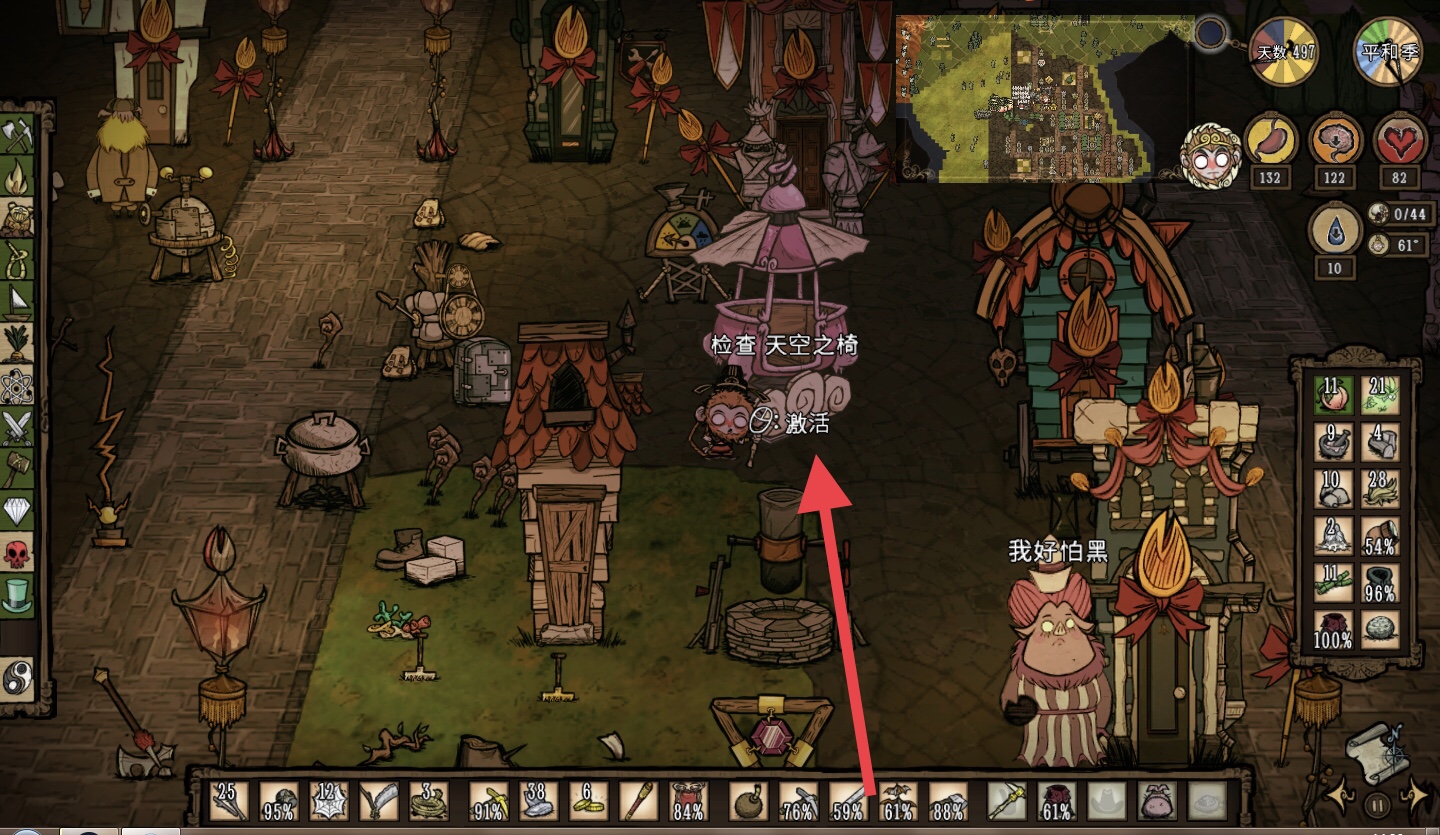
Task: Switch to the Fight crossed-swords tab
Action: click(x=18, y=426)
